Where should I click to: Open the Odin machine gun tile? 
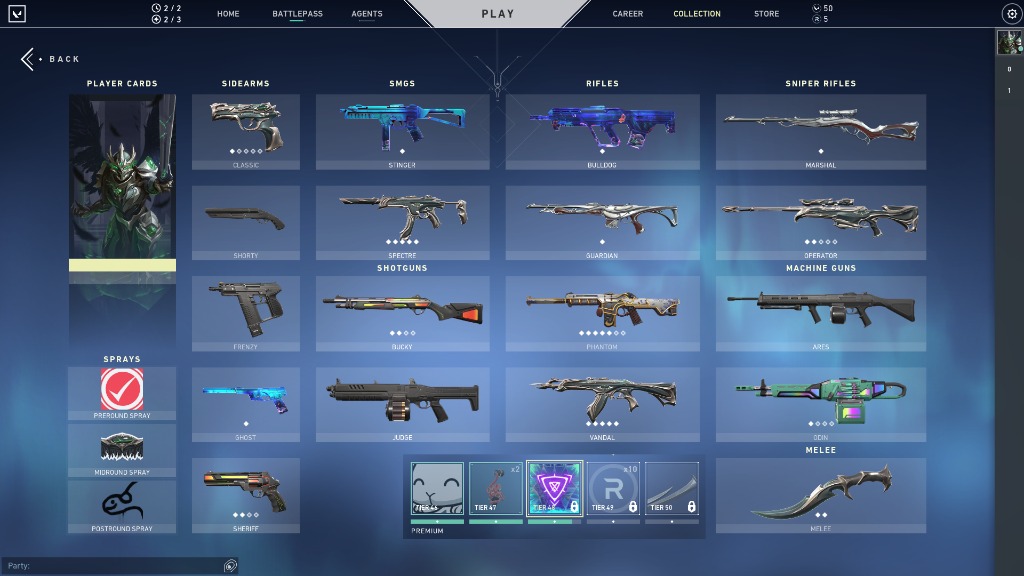pyautogui.click(x=820, y=404)
